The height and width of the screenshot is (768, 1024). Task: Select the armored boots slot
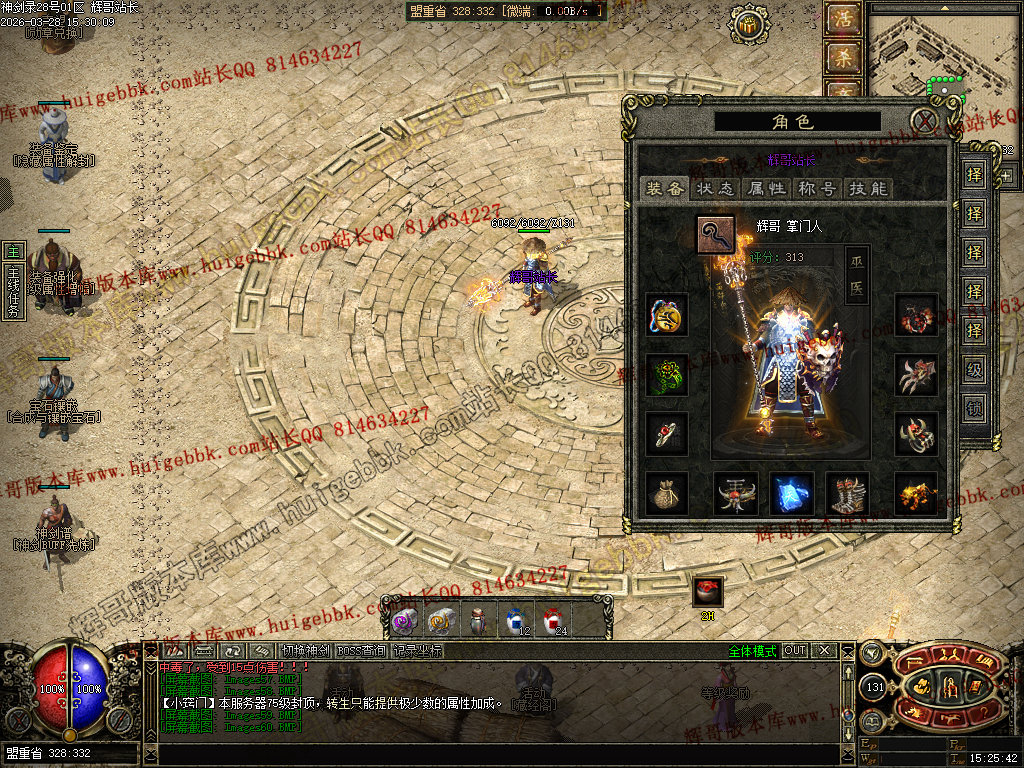pyautogui.click(x=847, y=493)
